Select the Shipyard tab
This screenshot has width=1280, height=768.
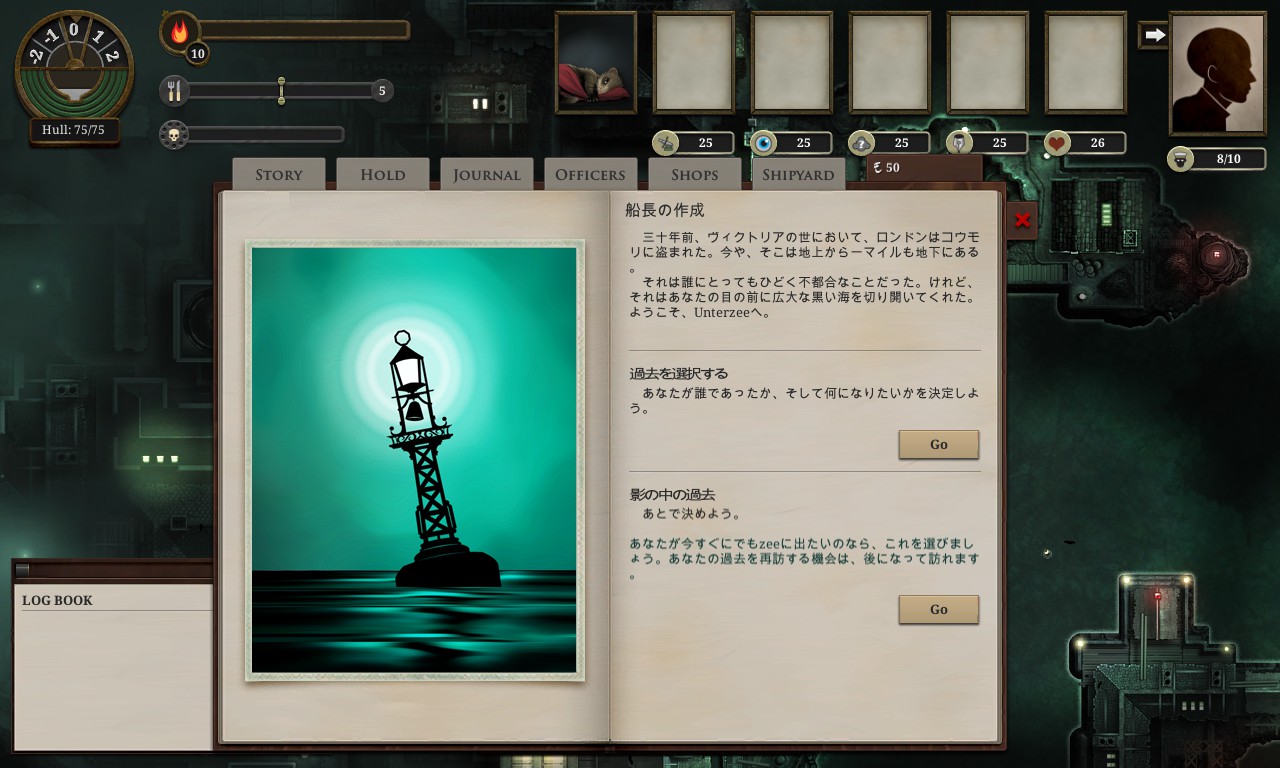coord(798,174)
